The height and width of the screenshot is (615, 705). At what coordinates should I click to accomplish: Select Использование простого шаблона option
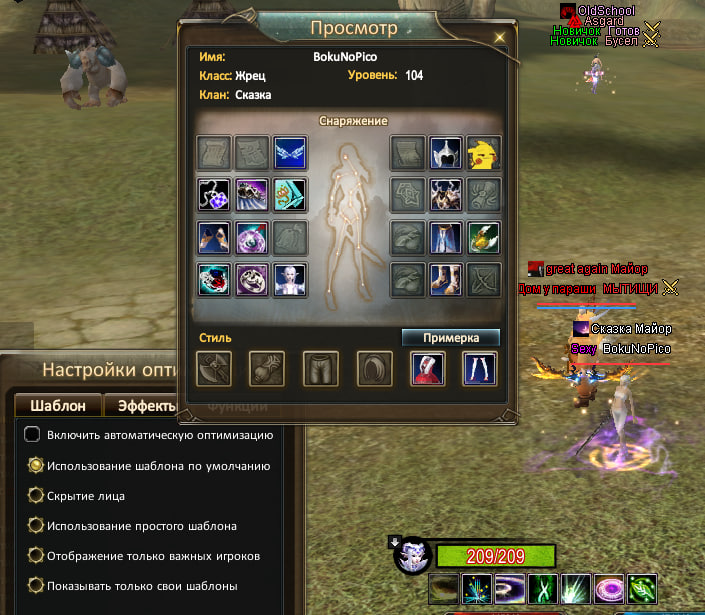[x=34, y=526]
